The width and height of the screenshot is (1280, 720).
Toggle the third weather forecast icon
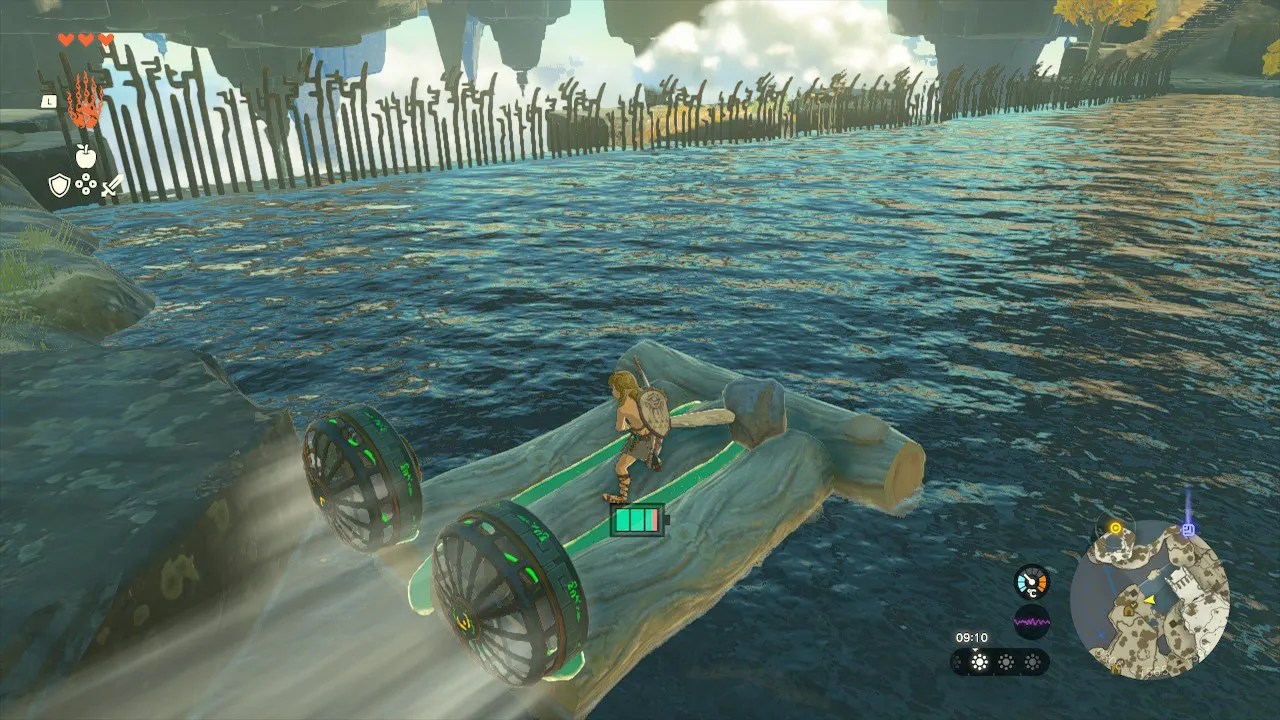1031,661
